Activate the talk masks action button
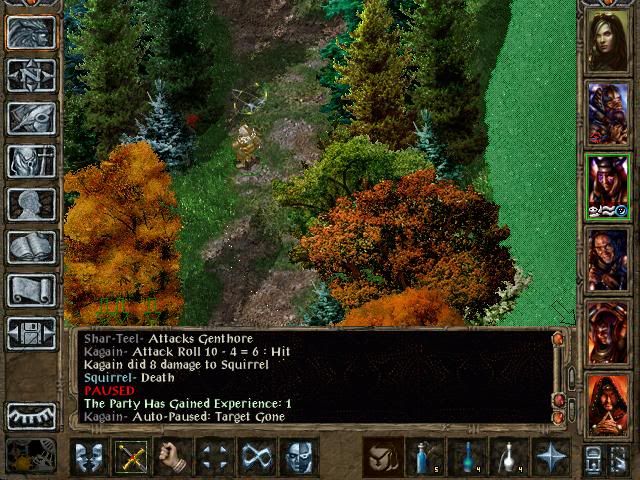Viewport: 640px width, 480px height. click(x=89, y=457)
